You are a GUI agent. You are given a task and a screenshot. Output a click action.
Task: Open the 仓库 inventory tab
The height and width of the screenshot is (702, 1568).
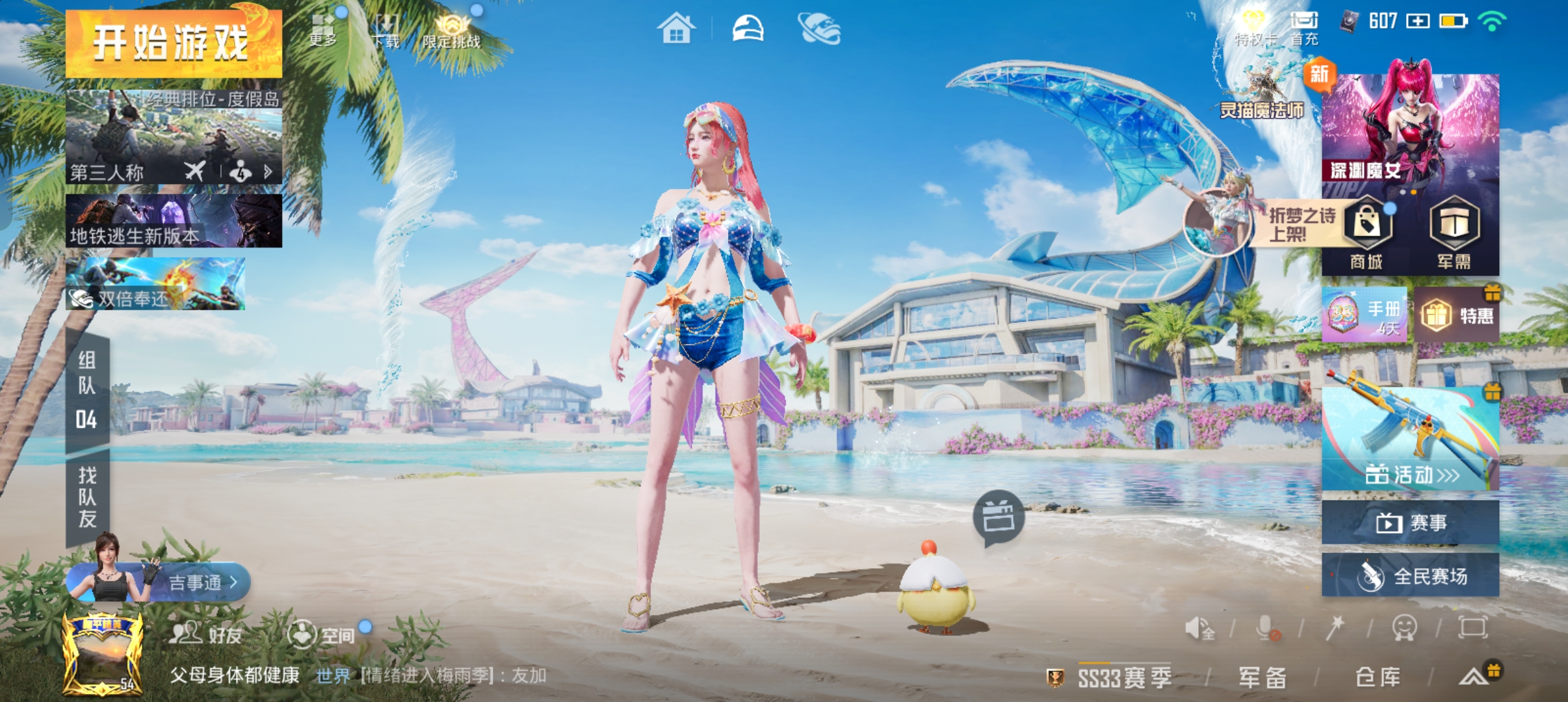tap(1378, 678)
